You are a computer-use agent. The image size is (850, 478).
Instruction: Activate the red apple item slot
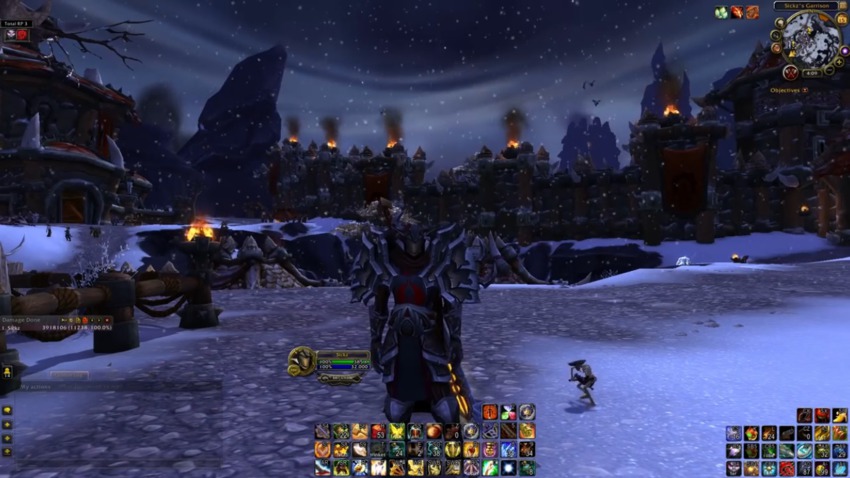(432, 432)
